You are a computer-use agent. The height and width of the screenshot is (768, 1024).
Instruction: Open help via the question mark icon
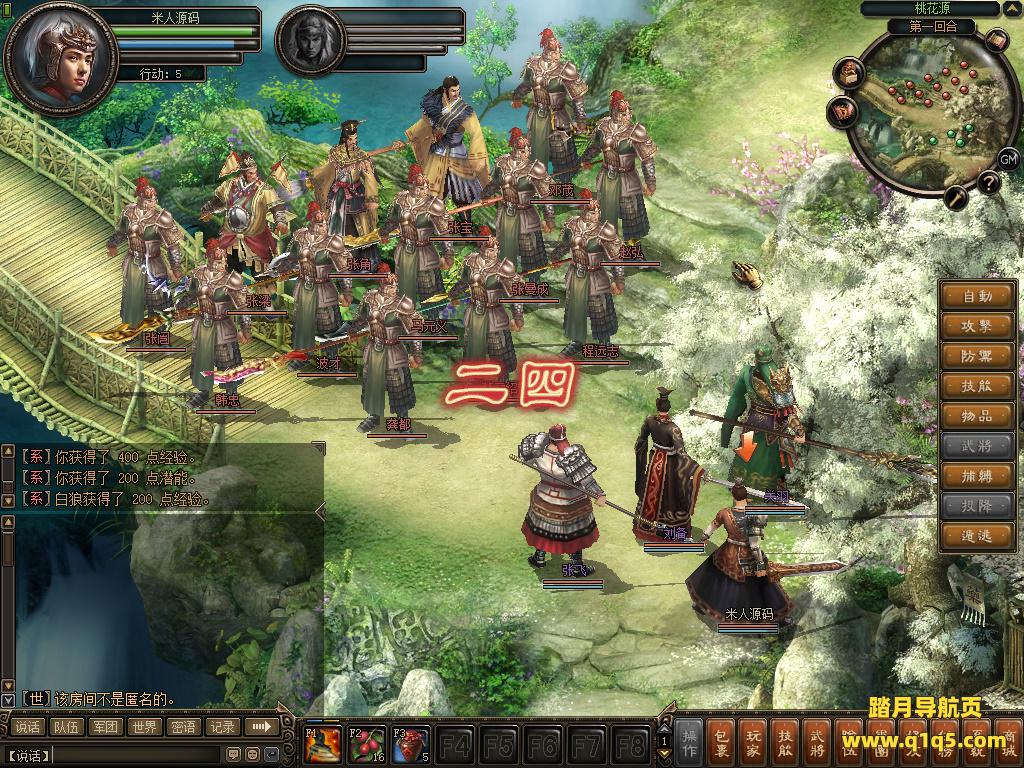988,182
